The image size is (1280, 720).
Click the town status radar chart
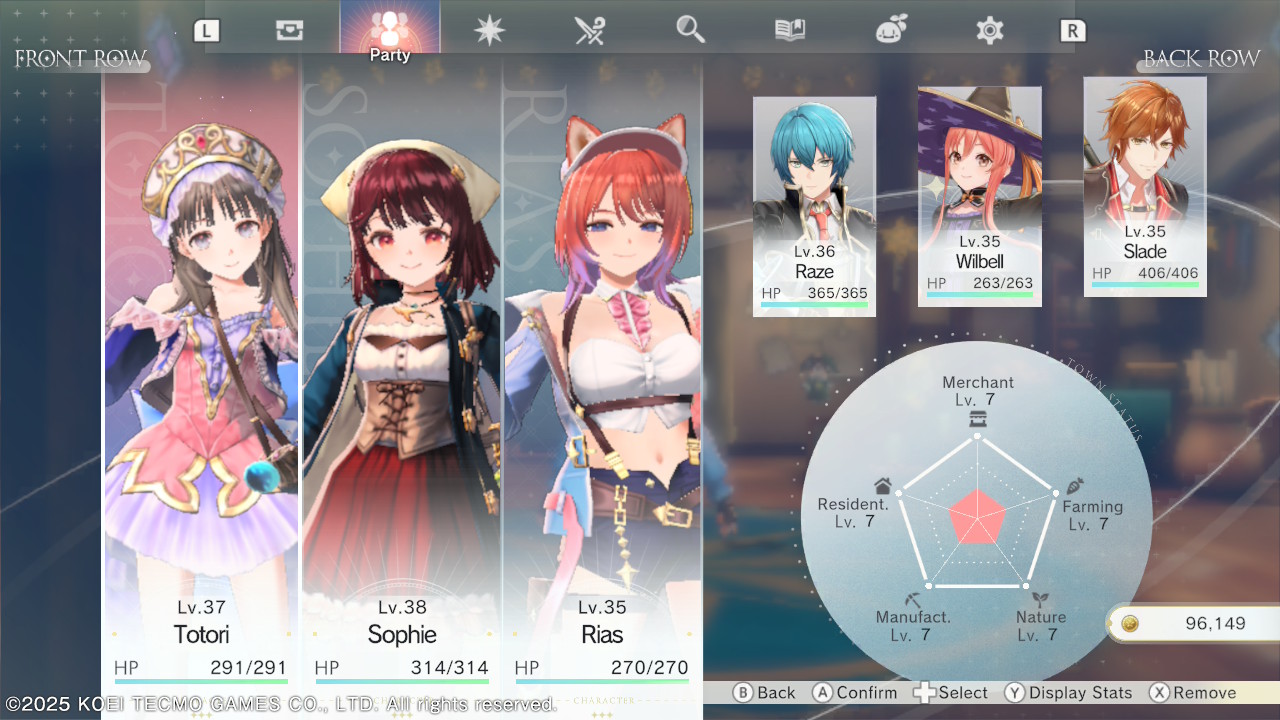(x=976, y=516)
